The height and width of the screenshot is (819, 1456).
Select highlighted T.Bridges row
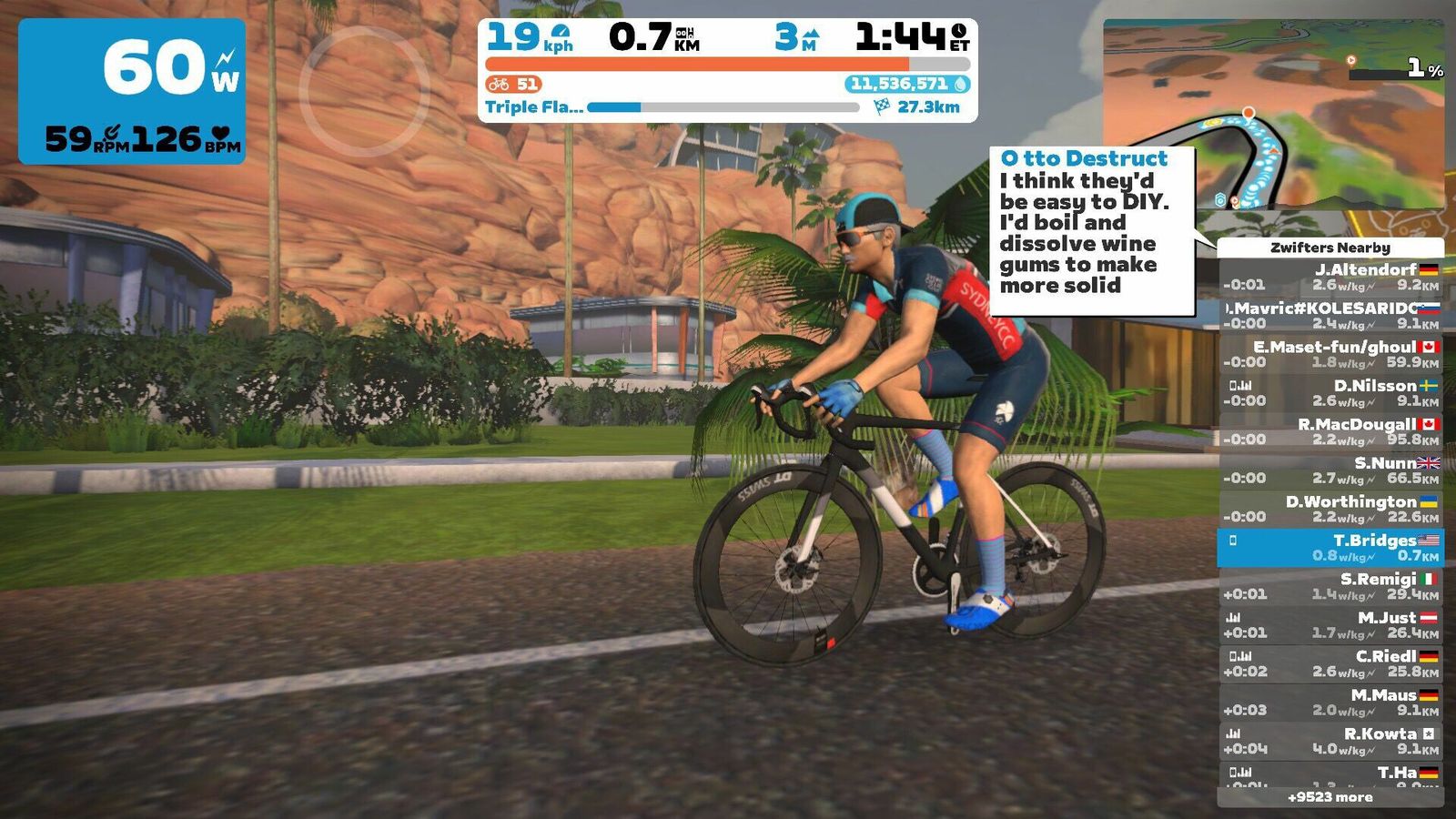1330,548
